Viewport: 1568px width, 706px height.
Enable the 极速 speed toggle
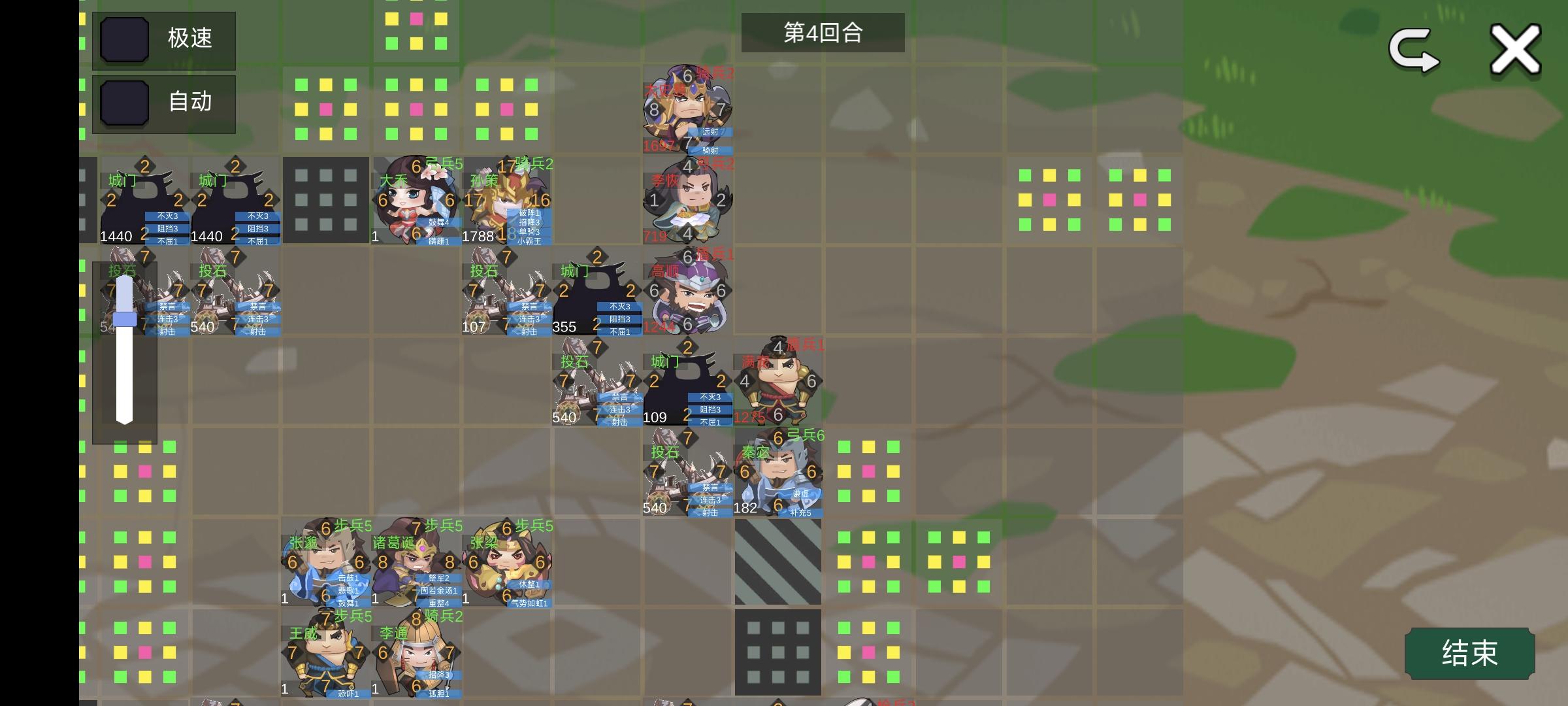point(124,39)
